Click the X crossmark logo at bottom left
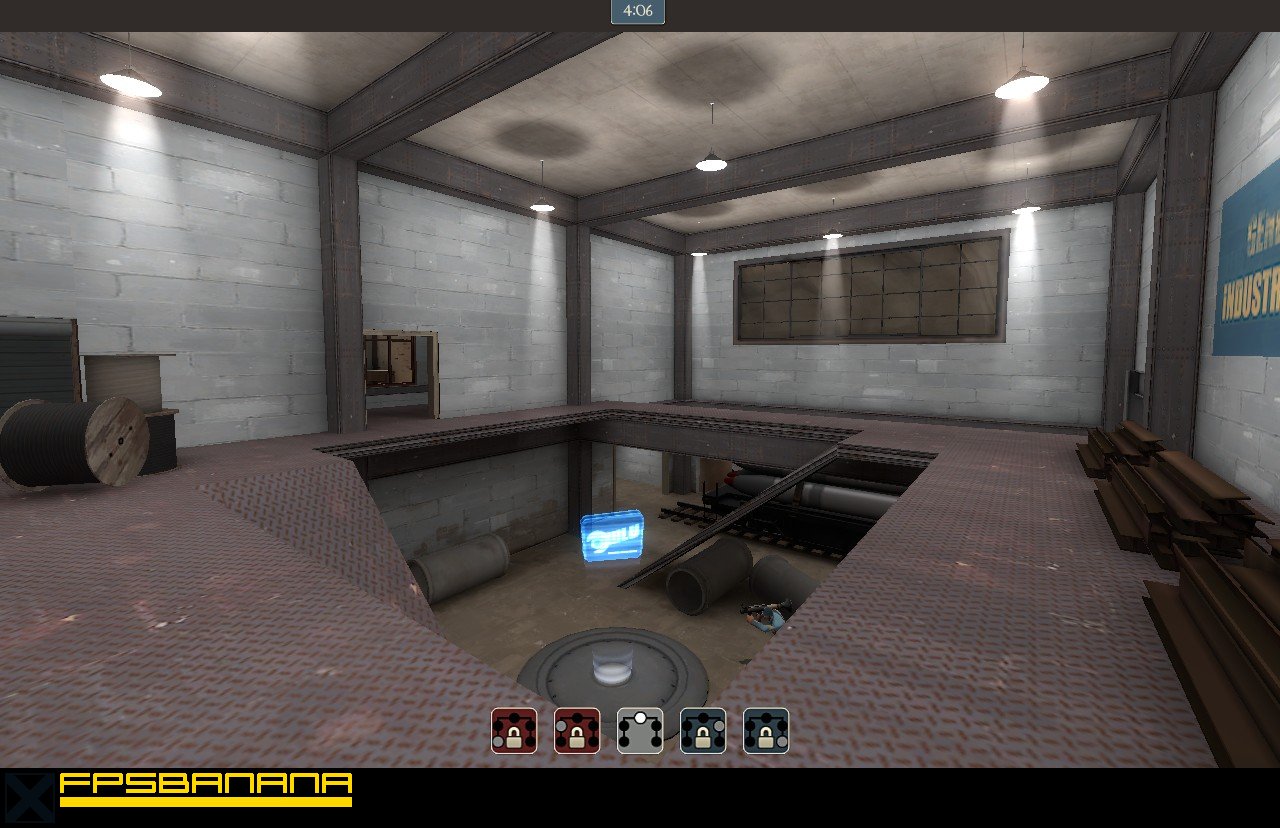This screenshot has width=1280, height=828. pyautogui.click(x=28, y=797)
